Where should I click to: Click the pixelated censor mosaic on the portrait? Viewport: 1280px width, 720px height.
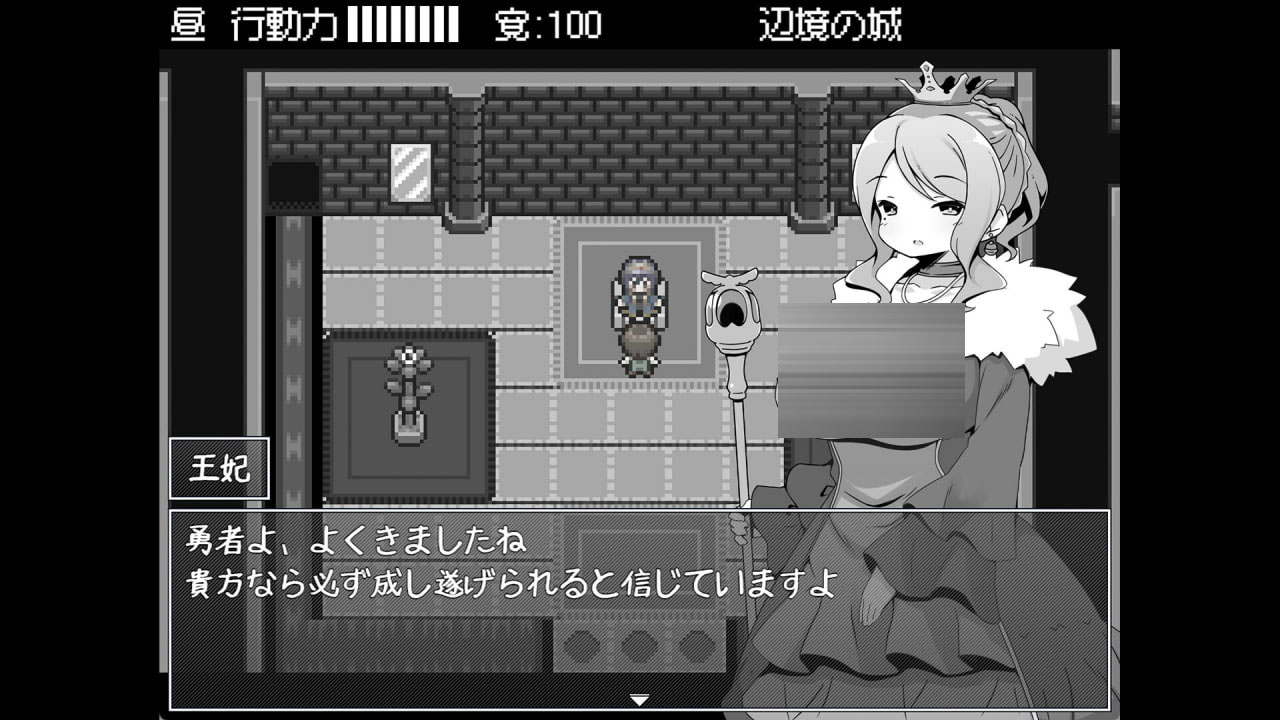tap(870, 370)
